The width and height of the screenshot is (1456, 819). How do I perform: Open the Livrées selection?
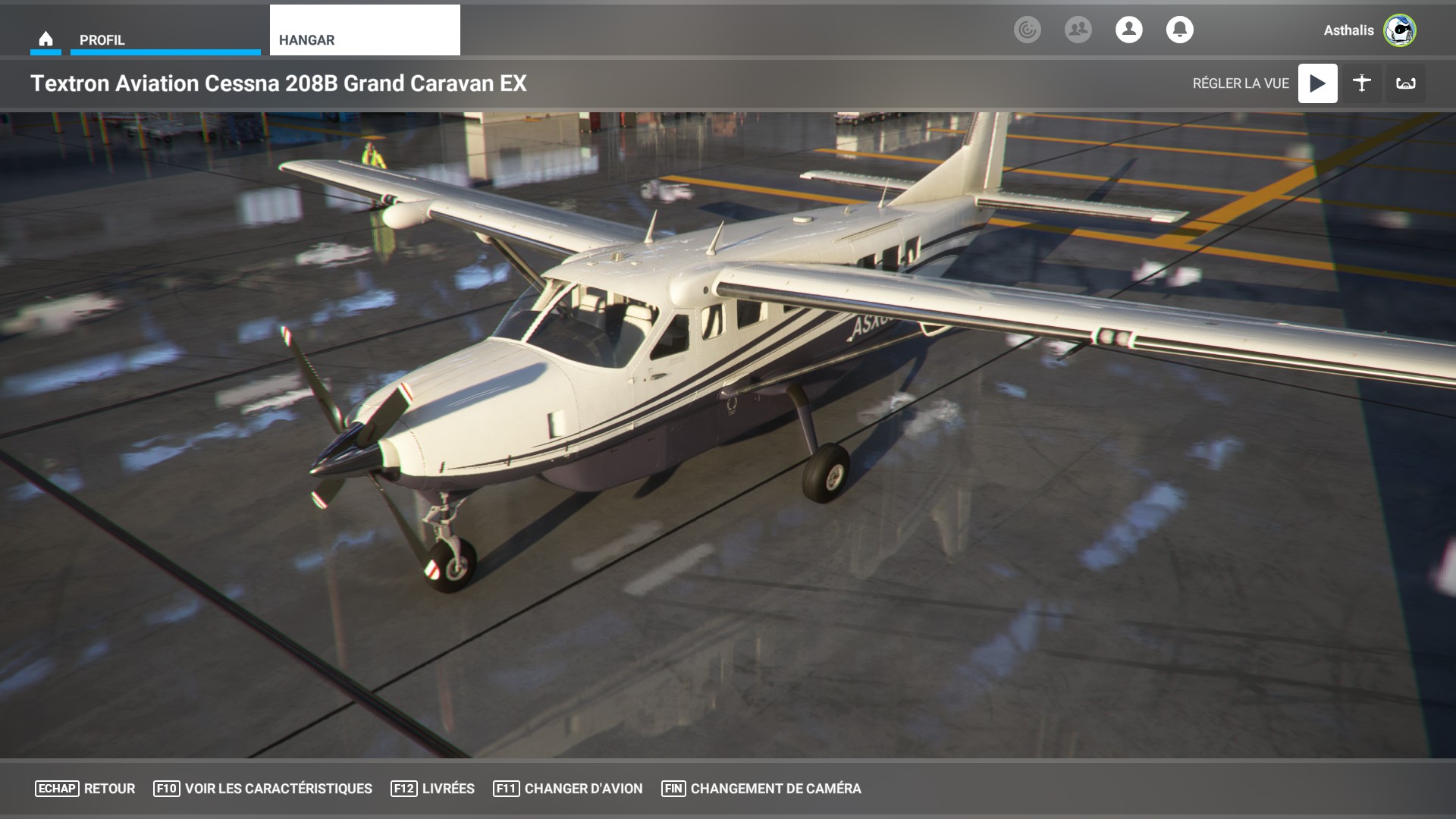point(432,789)
